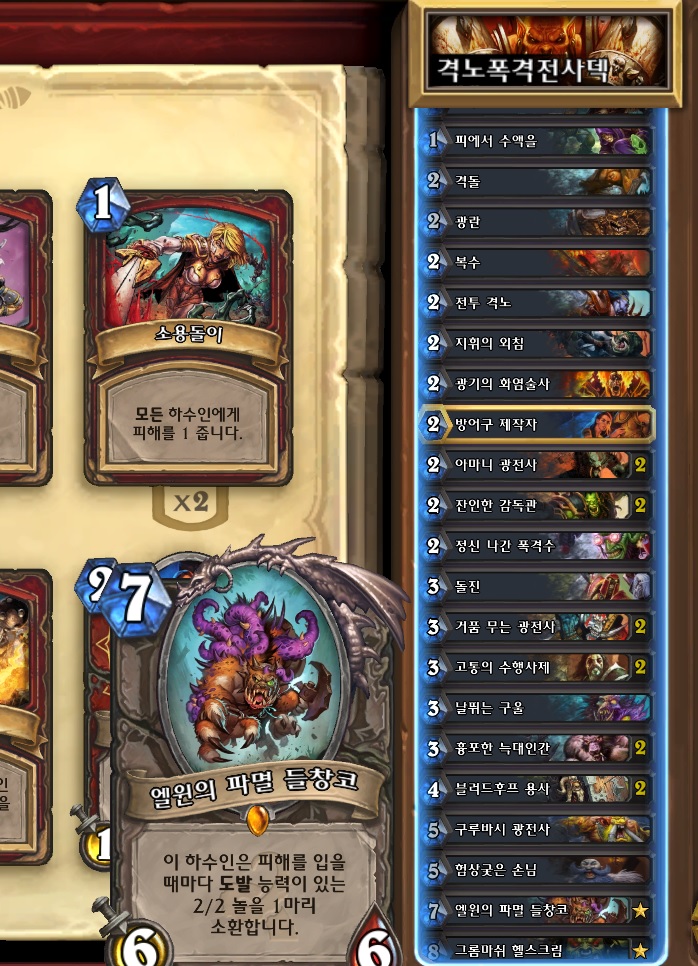Choose the 거품 무는 광전사 row
698x966 pixels.
point(538,627)
